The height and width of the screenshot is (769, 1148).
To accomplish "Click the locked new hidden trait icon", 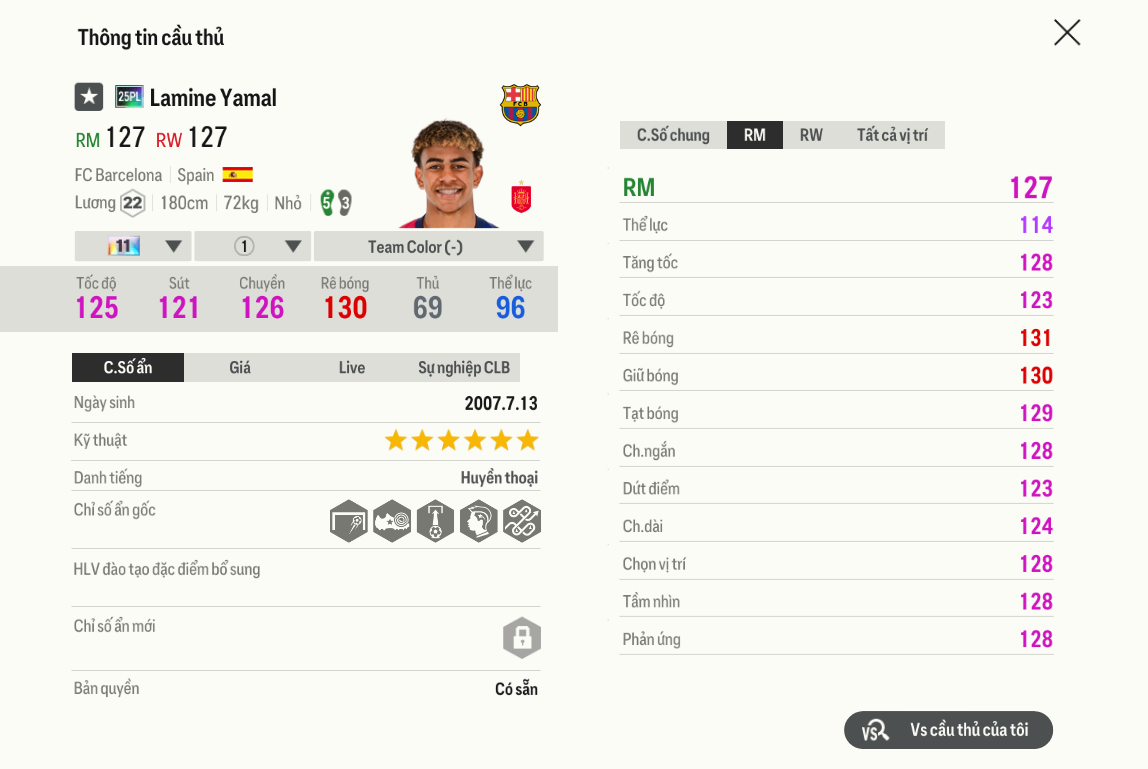I will (521, 638).
